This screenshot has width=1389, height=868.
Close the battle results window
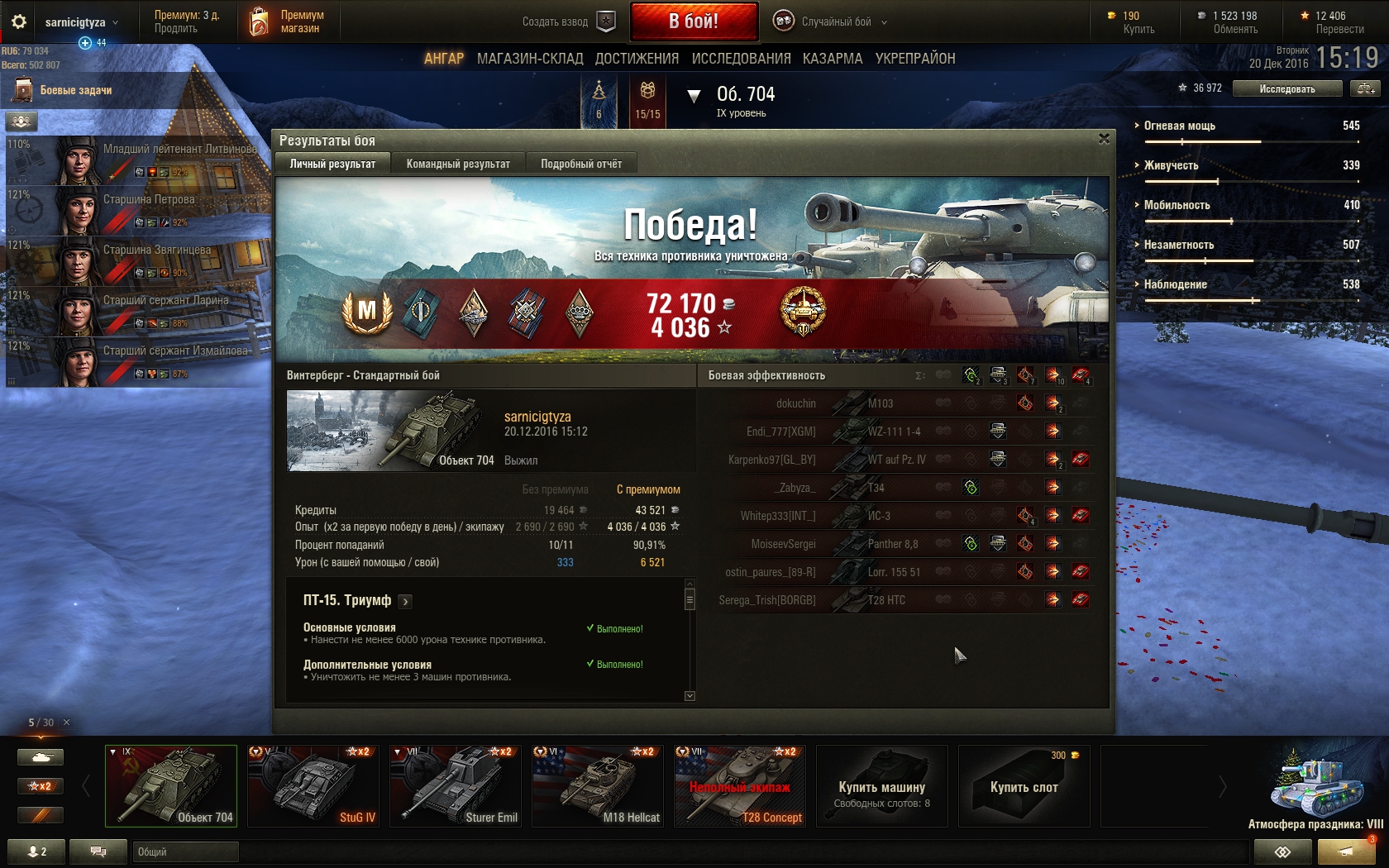coord(1104,139)
